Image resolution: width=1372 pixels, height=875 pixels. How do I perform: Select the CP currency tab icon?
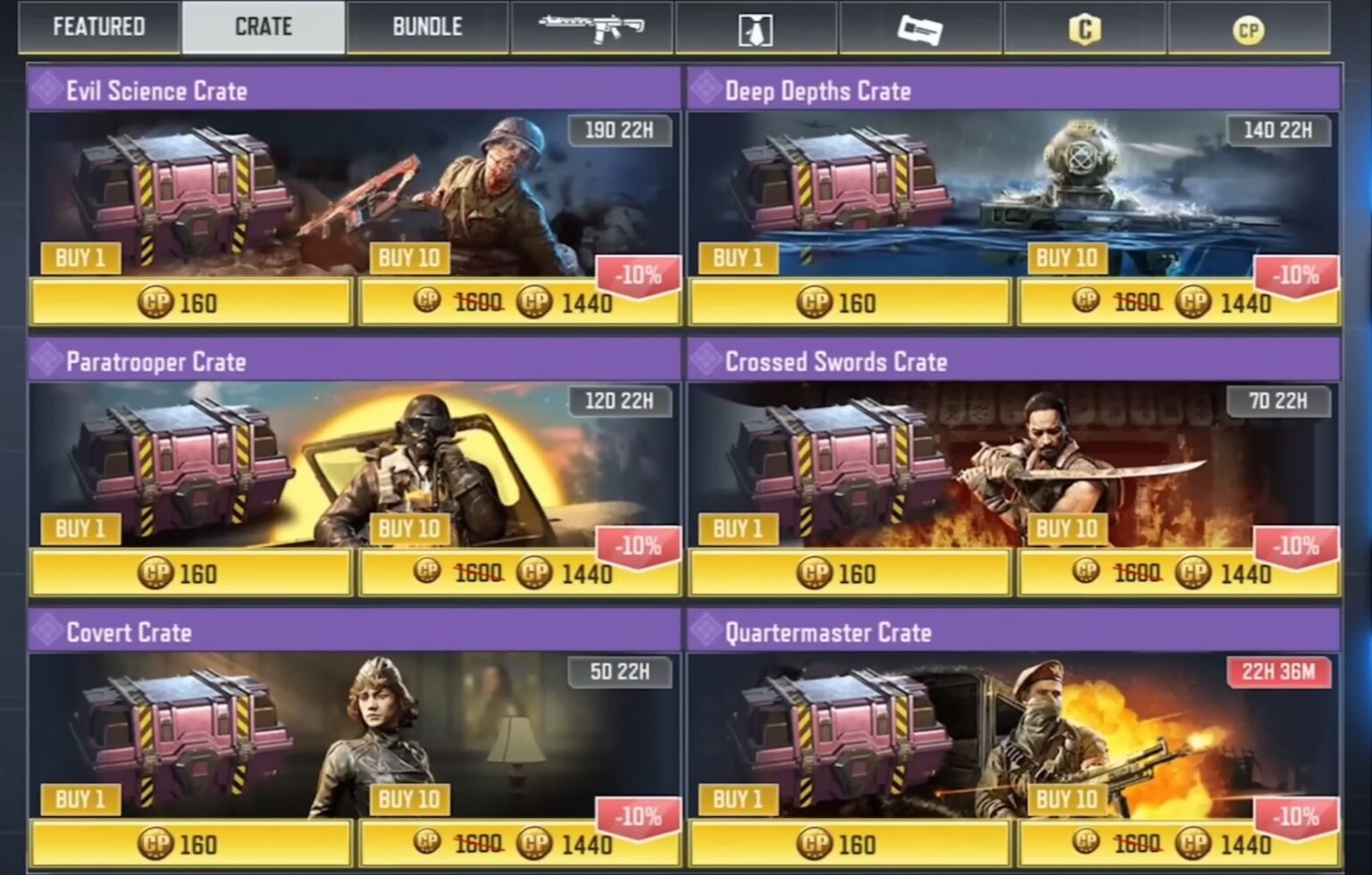pyautogui.click(x=1249, y=28)
